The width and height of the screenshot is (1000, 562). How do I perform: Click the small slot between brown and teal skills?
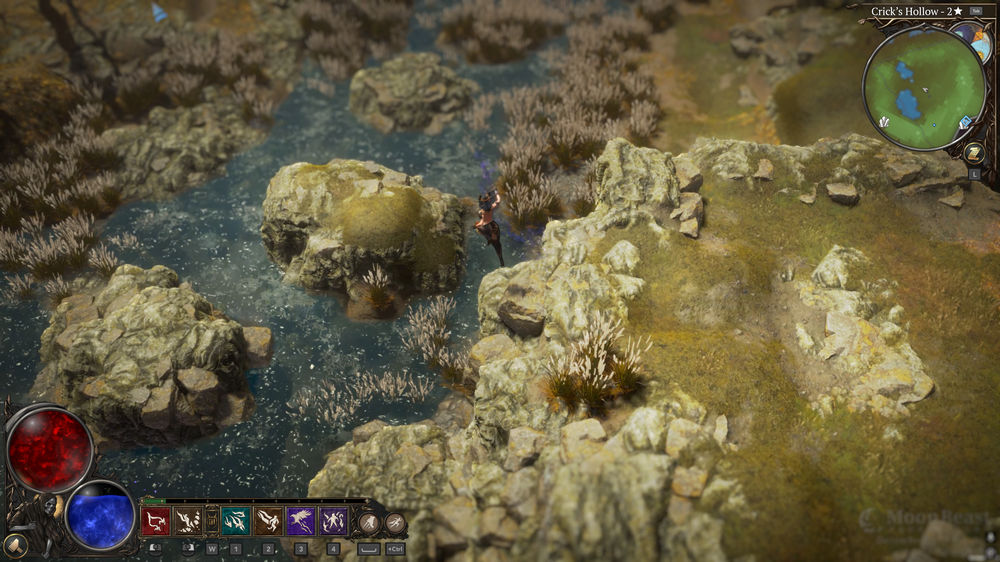click(x=212, y=520)
